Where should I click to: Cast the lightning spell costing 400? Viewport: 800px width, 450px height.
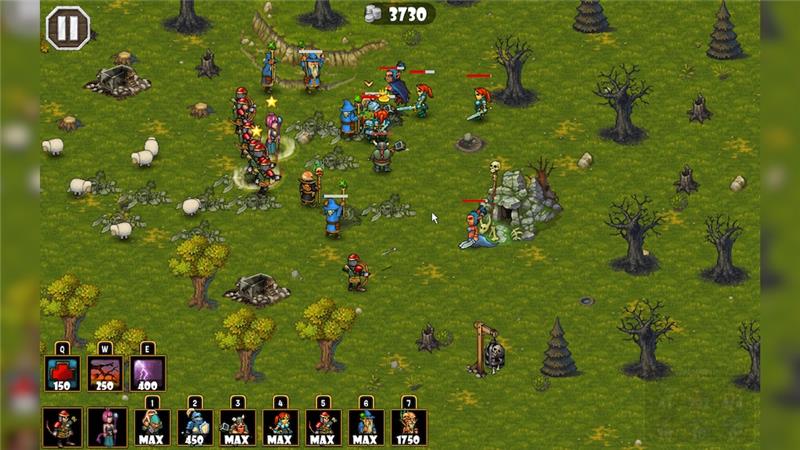[148, 373]
